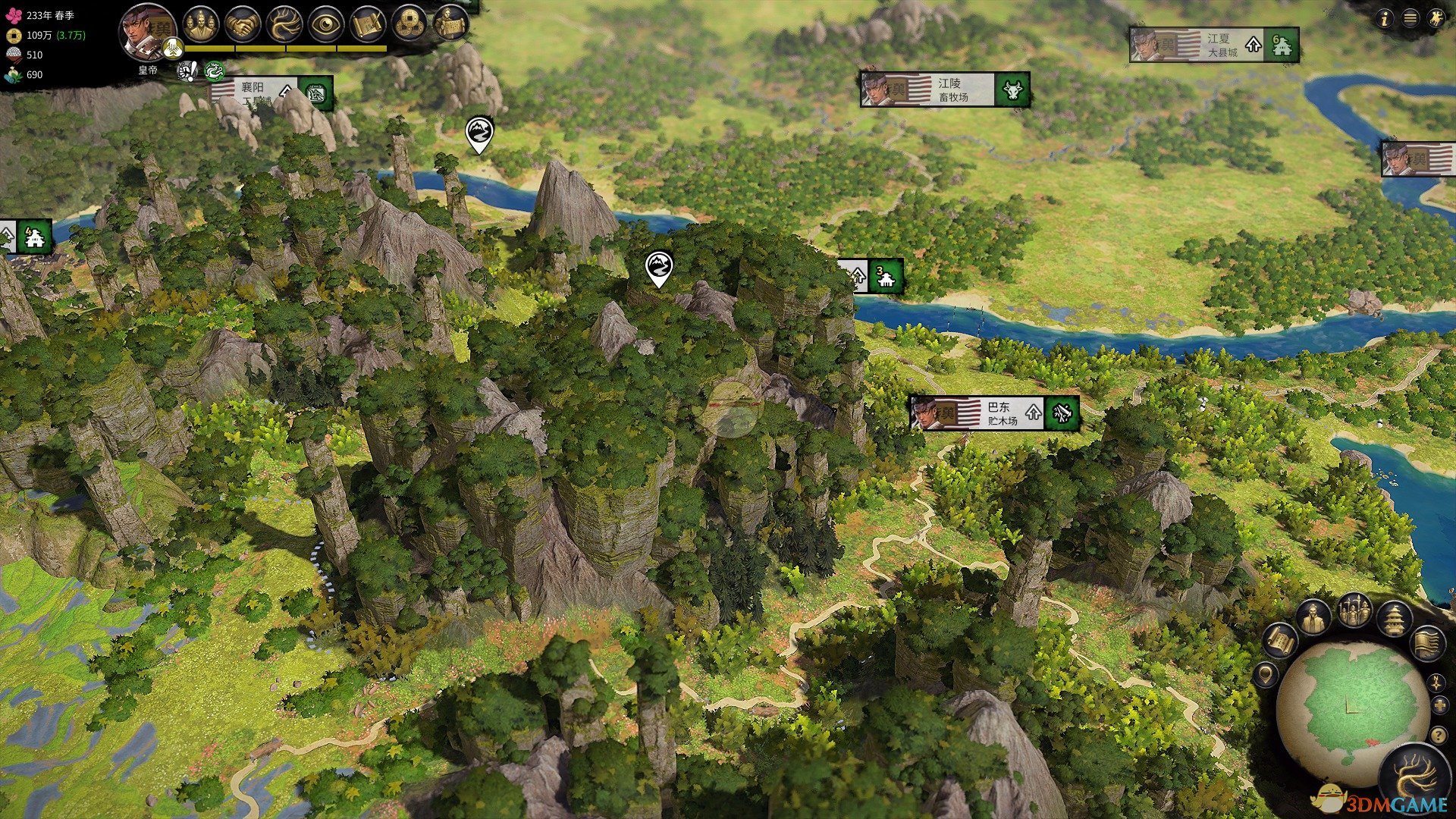1456x819 pixels.
Task: Open the scroll and brush panel in the top bar
Action: (x=368, y=25)
